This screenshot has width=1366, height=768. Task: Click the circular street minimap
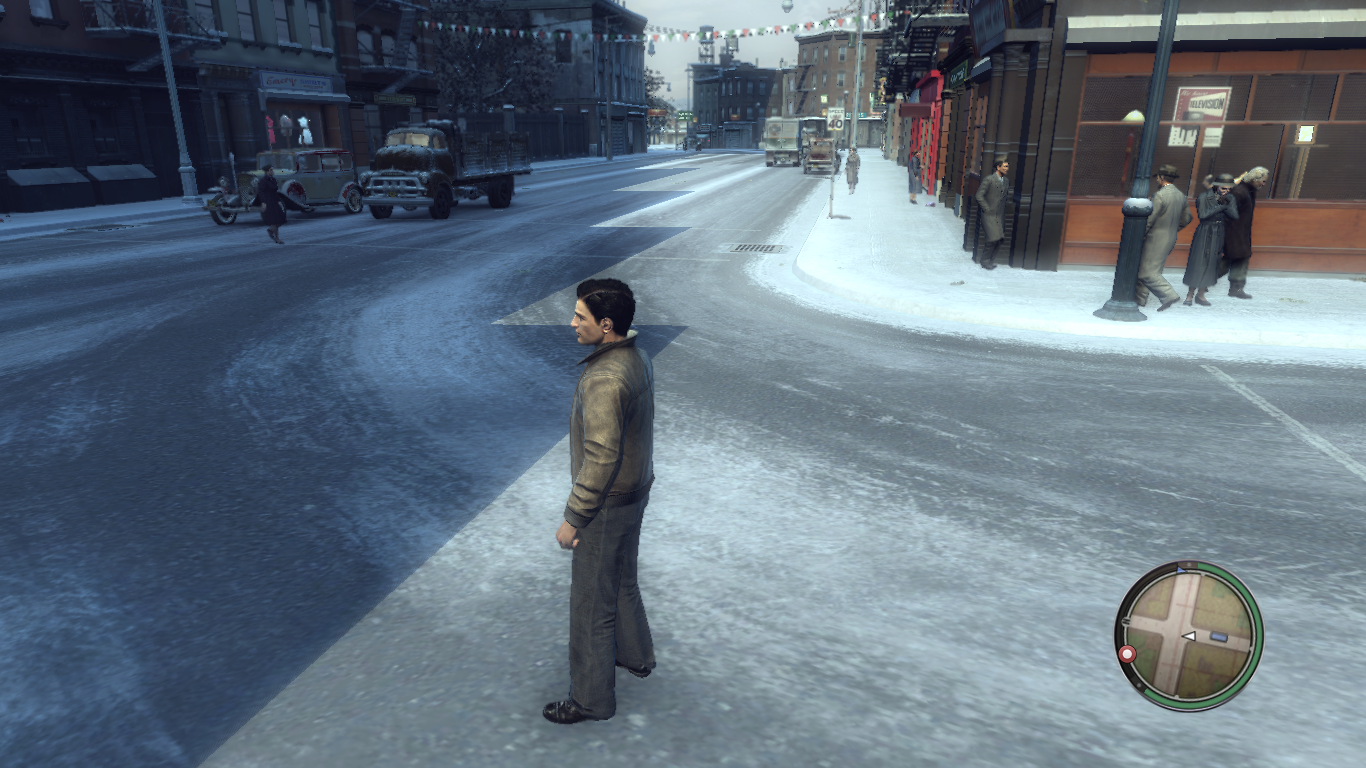pos(1188,636)
